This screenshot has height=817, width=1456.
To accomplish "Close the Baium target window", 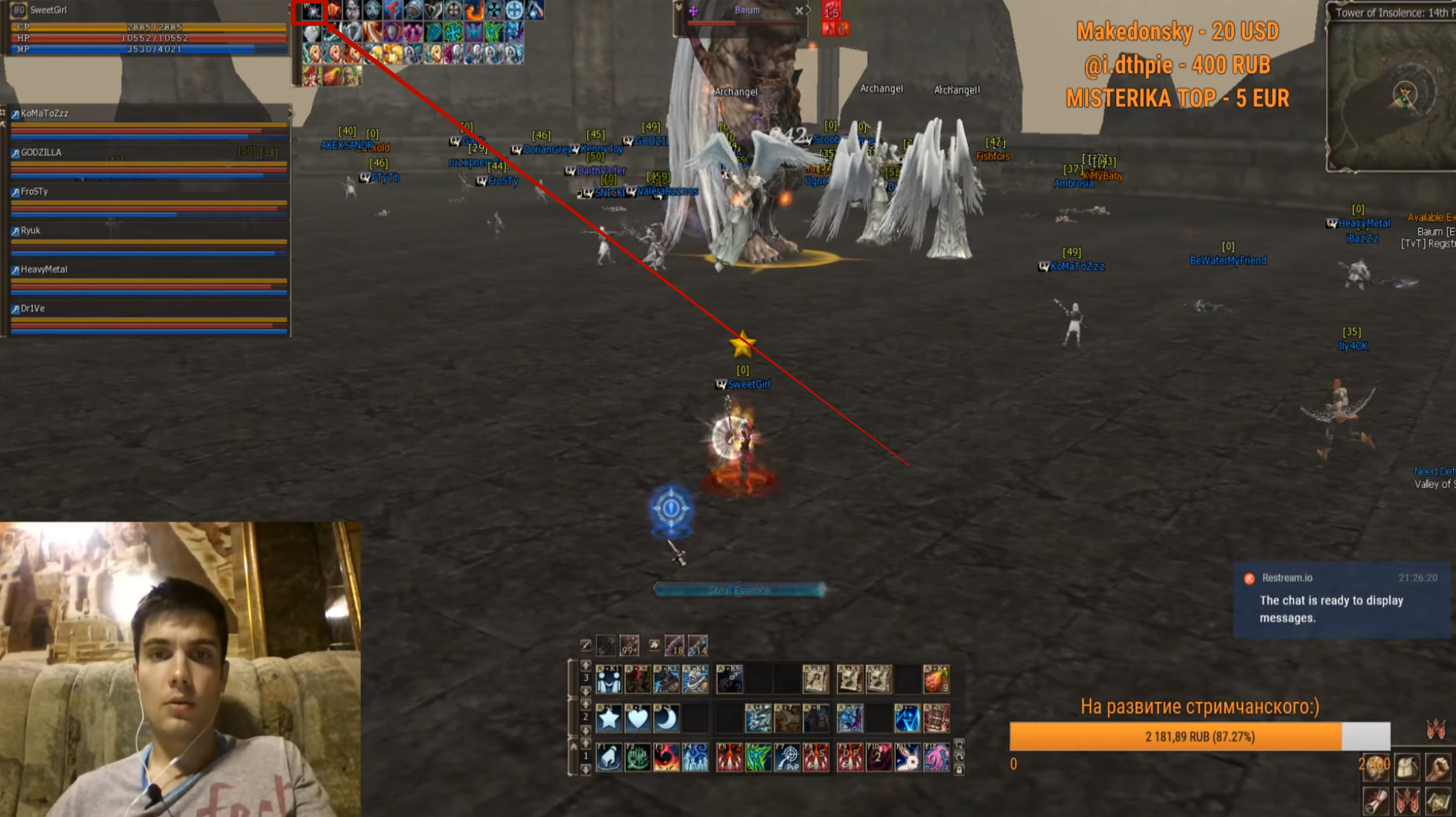I will 800,10.
